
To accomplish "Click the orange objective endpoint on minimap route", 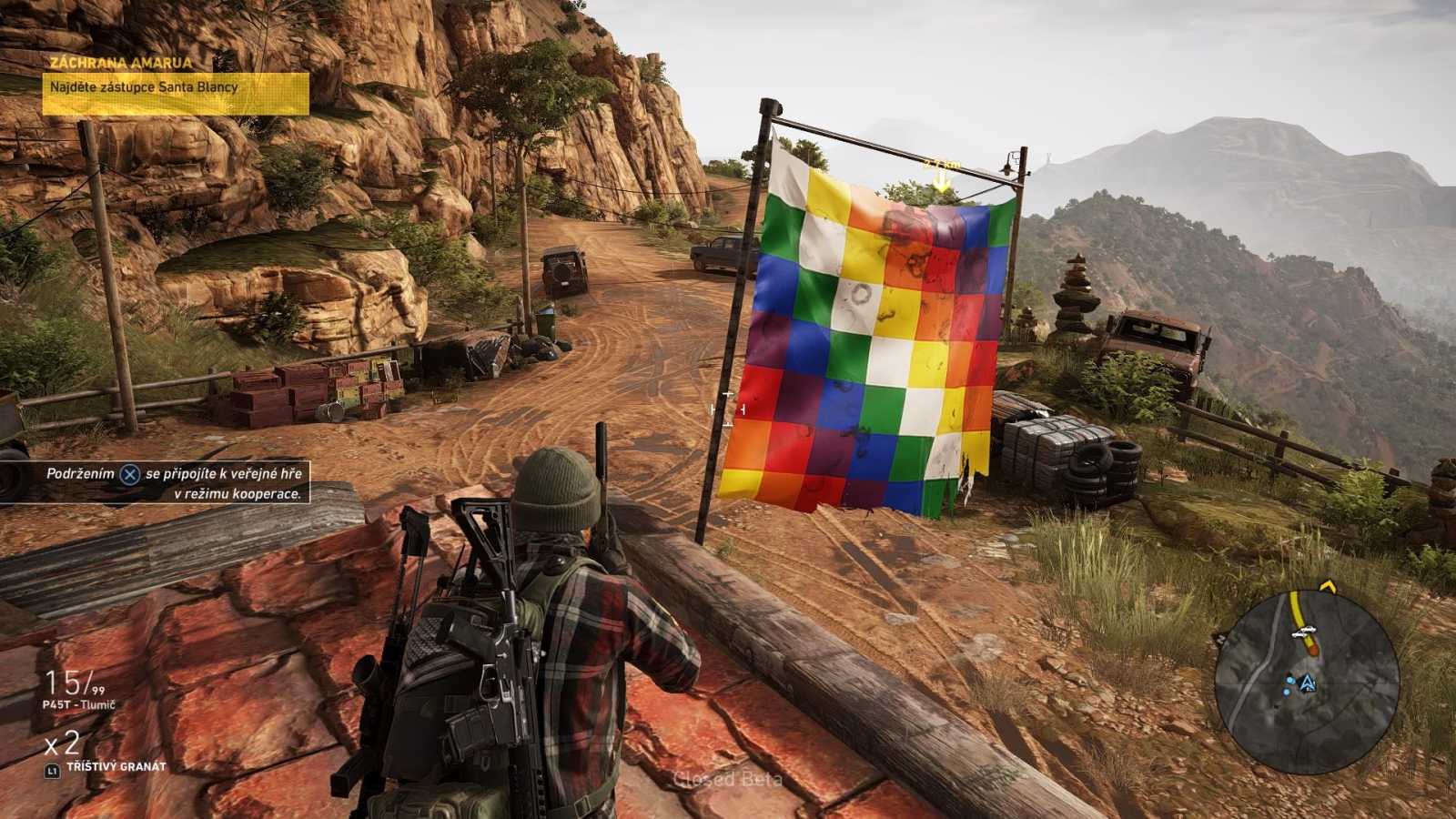I will pos(1313,648).
